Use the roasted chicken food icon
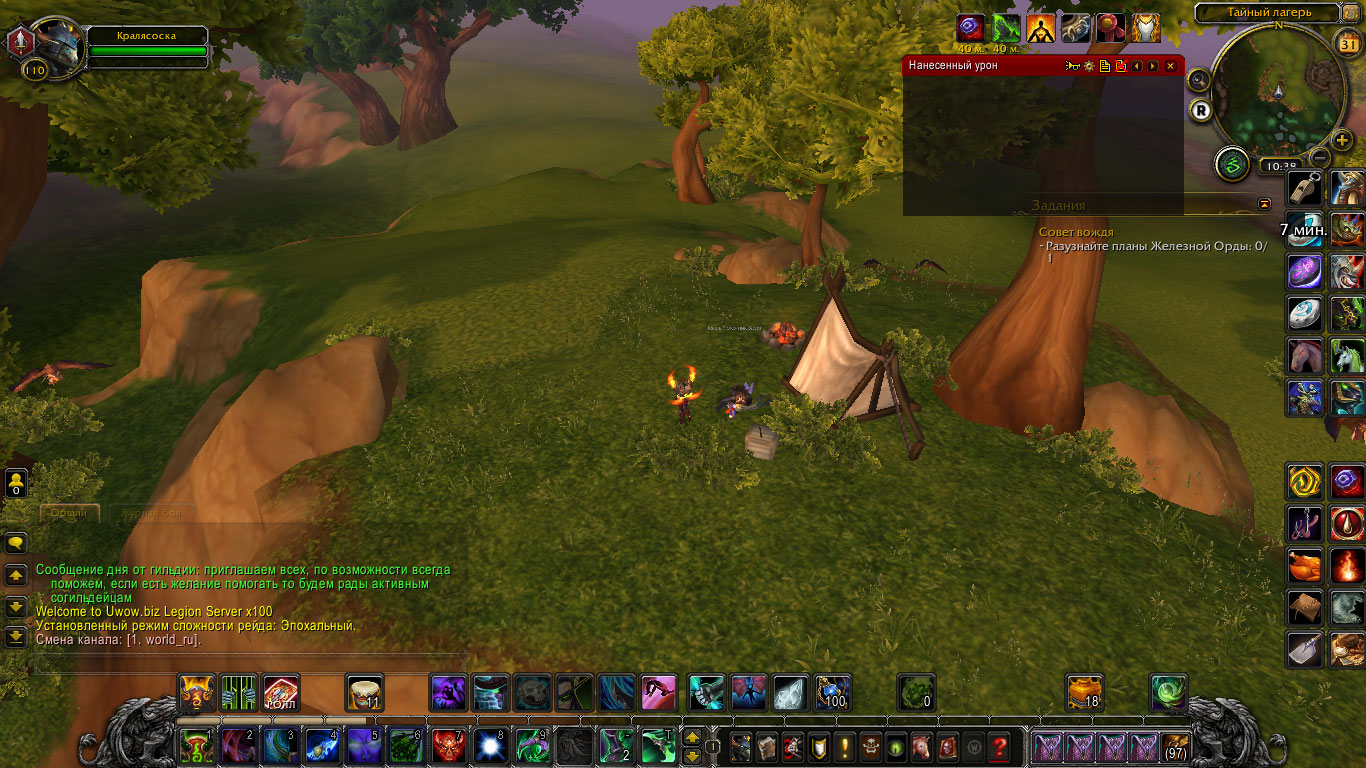Image resolution: width=1366 pixels, height=768 pixels. [x=1305, y=566]
